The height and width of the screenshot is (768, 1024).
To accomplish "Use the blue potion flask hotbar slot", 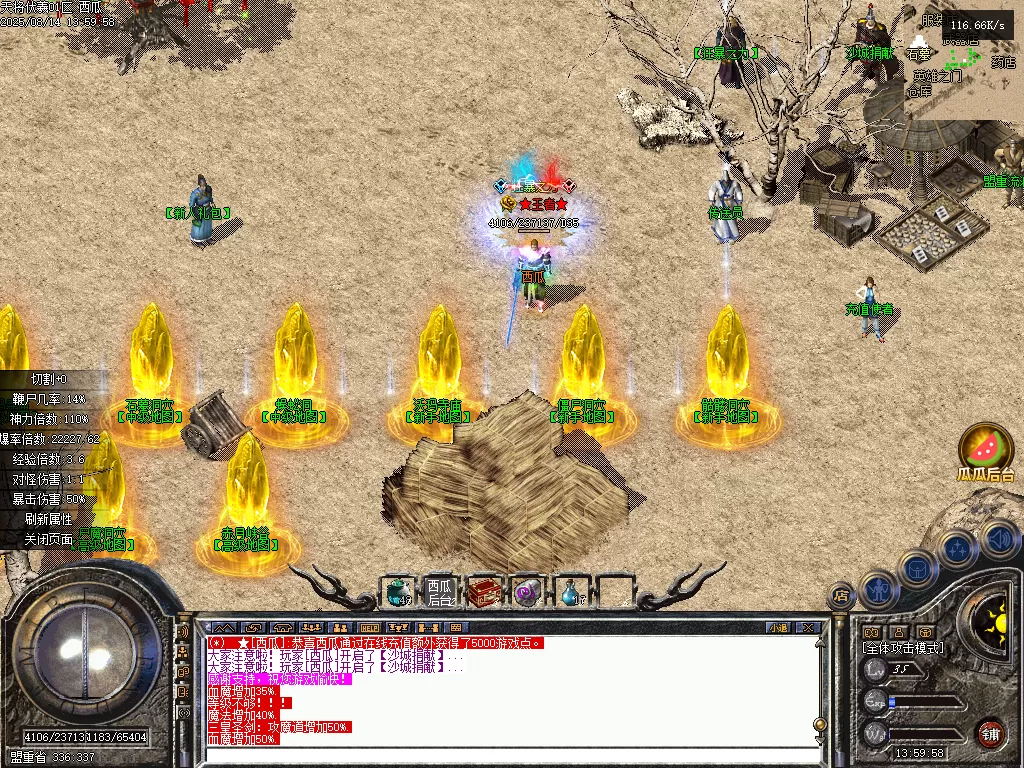I will [x=572, y=593].
